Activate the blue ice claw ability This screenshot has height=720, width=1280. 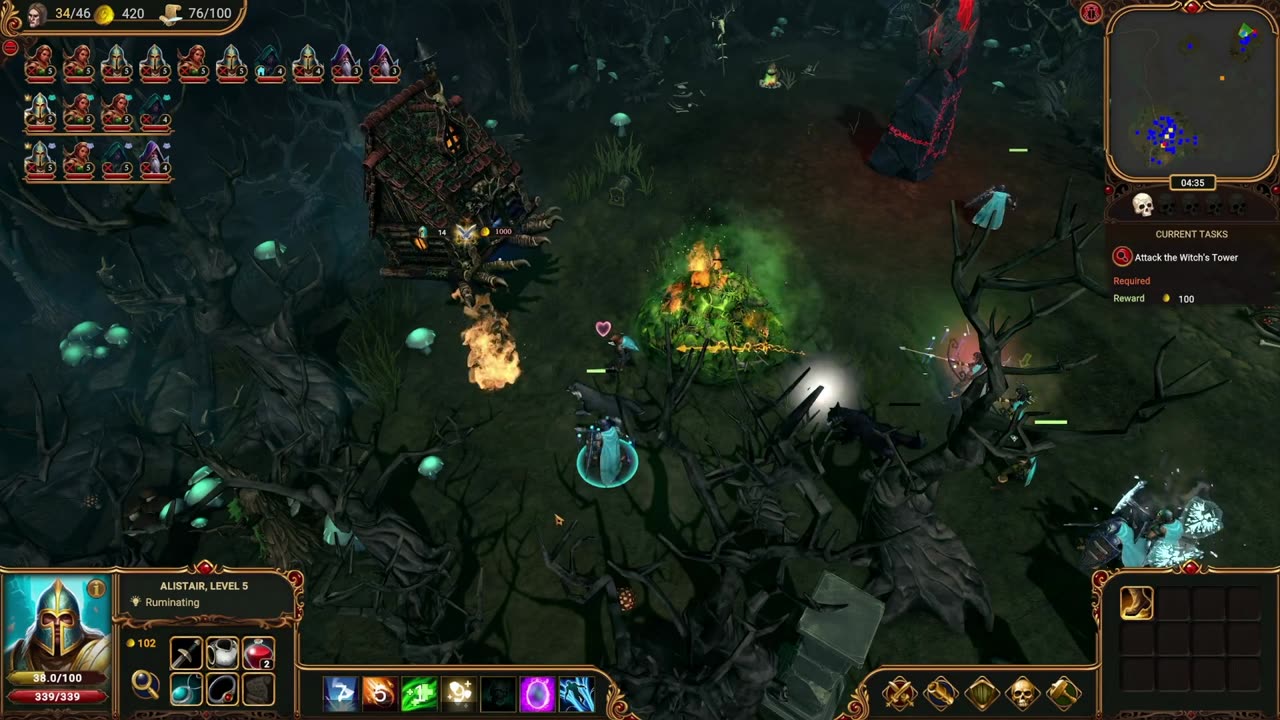577,693
